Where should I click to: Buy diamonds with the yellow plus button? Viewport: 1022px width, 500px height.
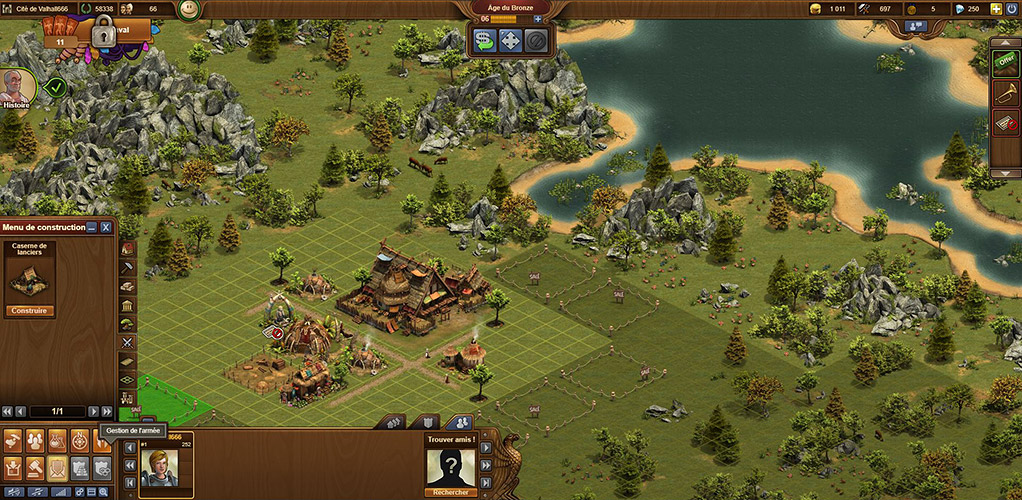click(996, 9)
